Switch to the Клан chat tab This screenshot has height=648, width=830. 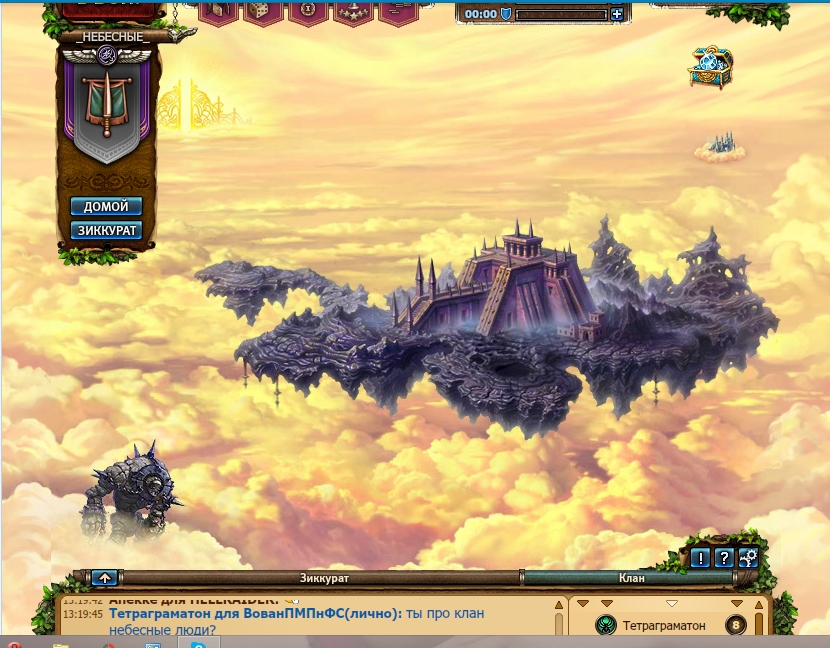[631, 578]
